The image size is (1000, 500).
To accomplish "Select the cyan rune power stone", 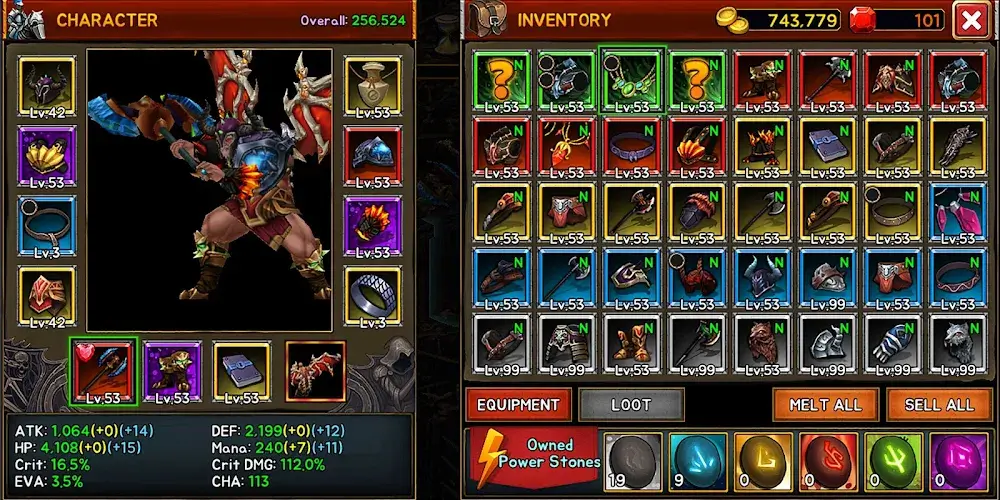I will pyautogui.click(x=696, y=461).
